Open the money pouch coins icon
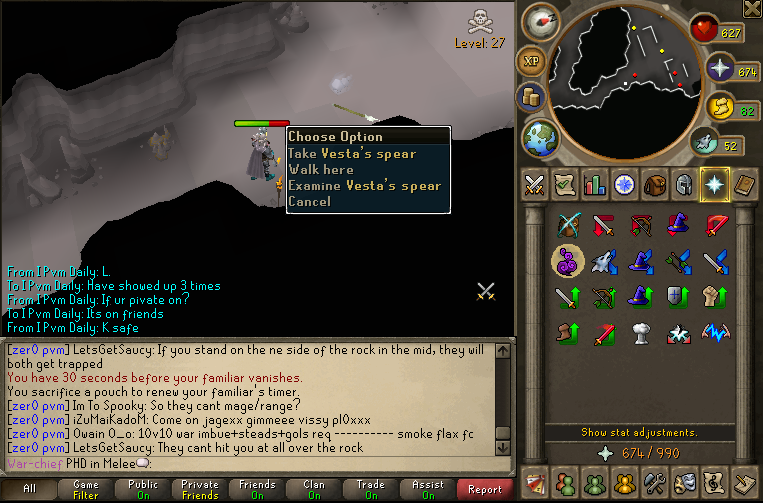Viewport: 763px width, 503px height. point(530,98)
